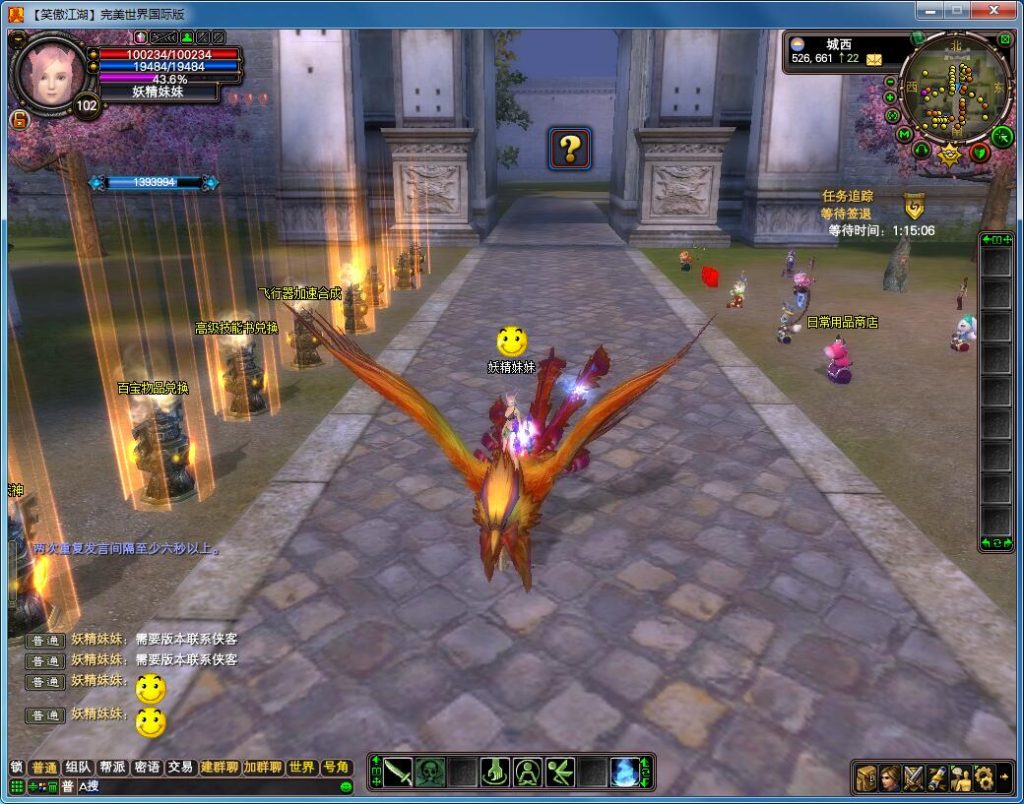Open the gear settings menu icon
1024x804 pixels.
[985, 777]
